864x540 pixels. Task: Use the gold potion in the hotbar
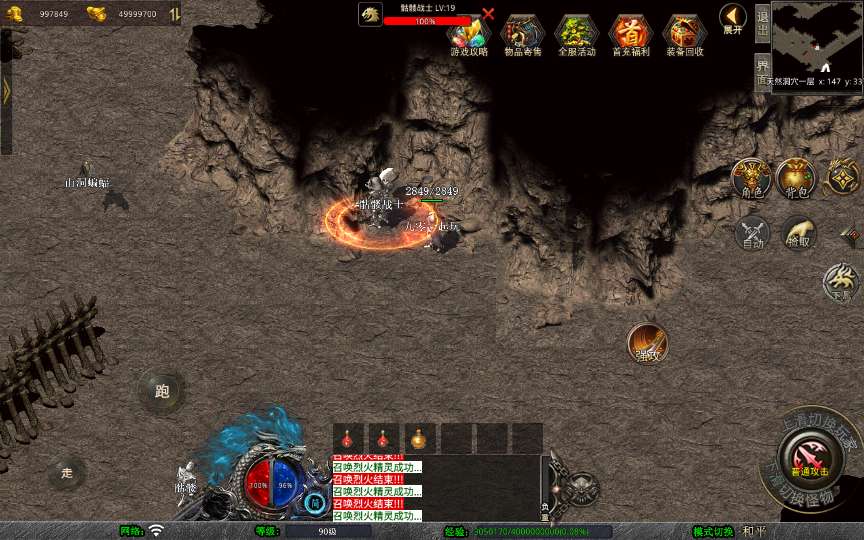click(x=419, y=439)
